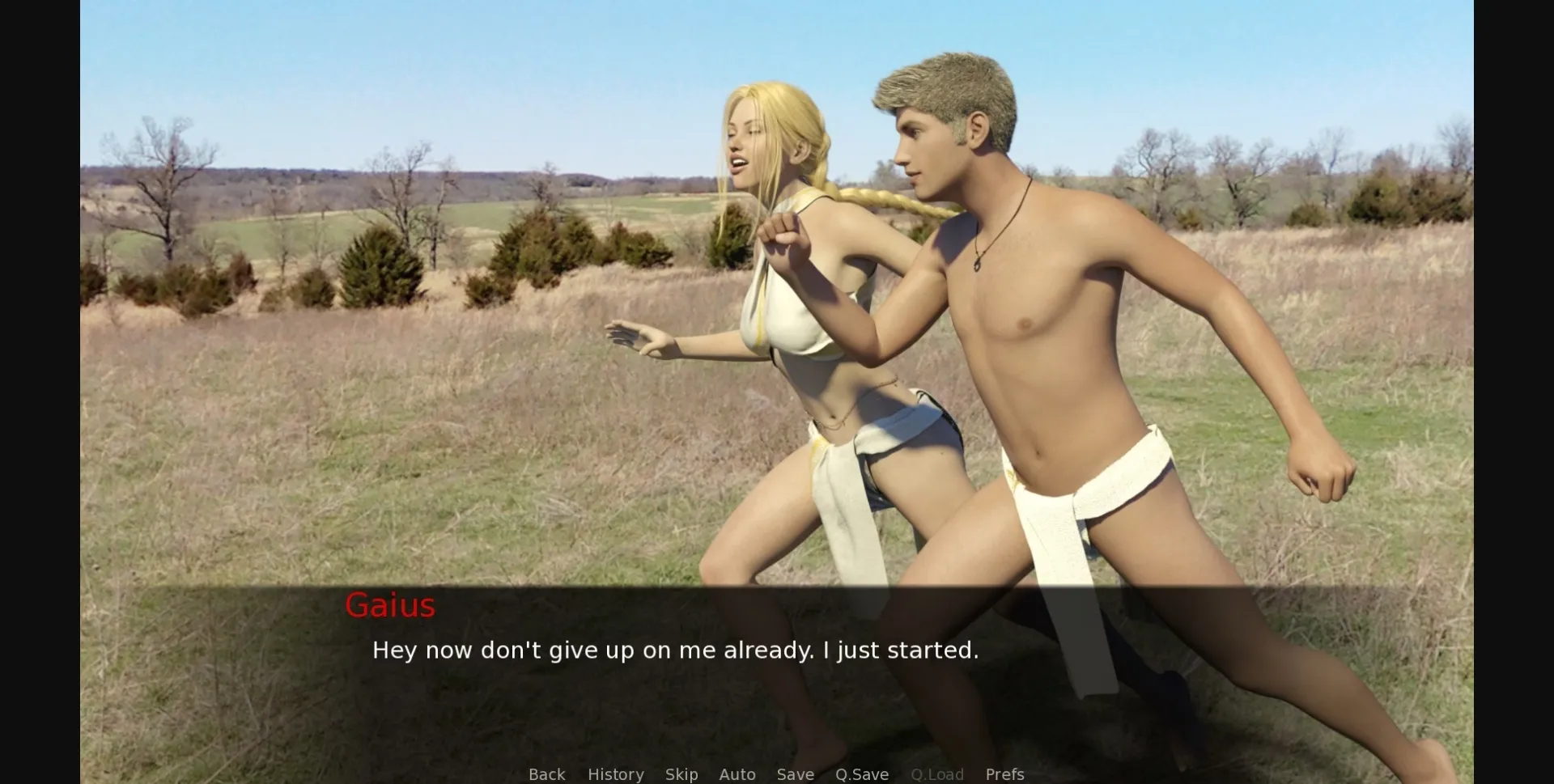Quick save with Q.Save
1554x784 pixels.
tap(861, 774)
